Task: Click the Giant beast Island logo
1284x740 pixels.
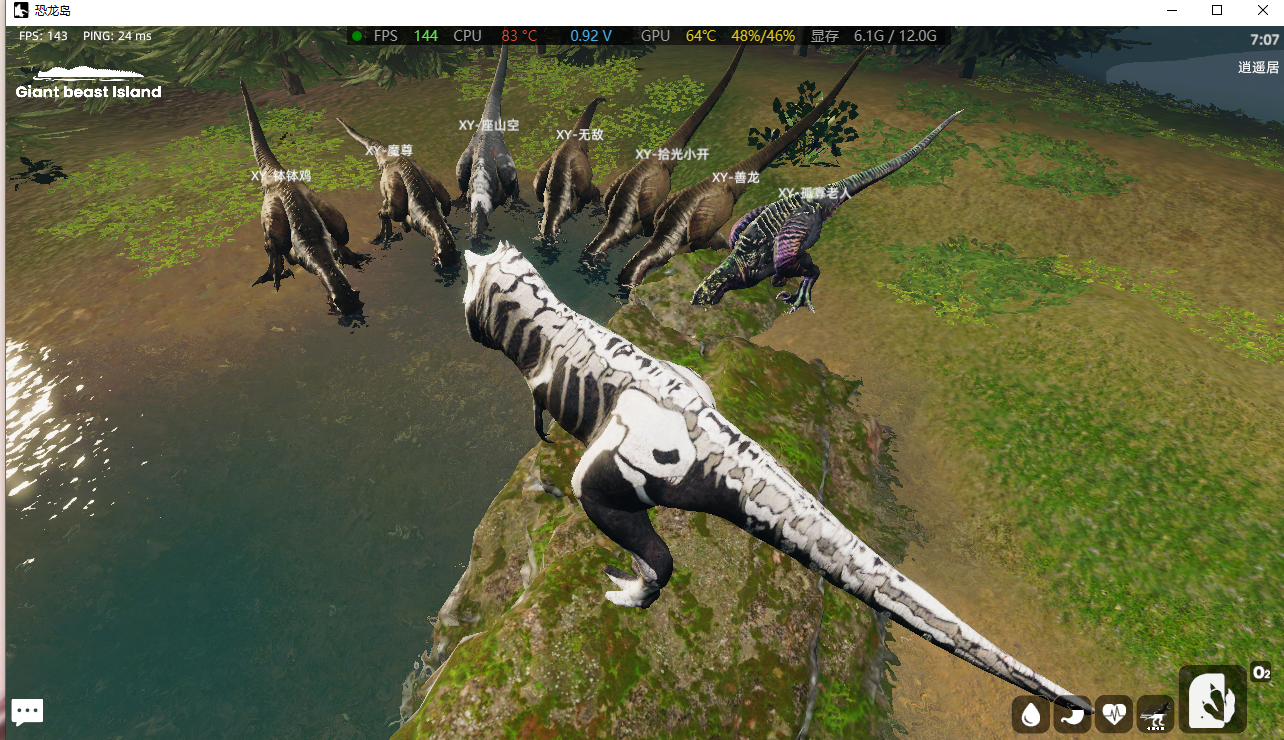Action: tap(88, 83)
